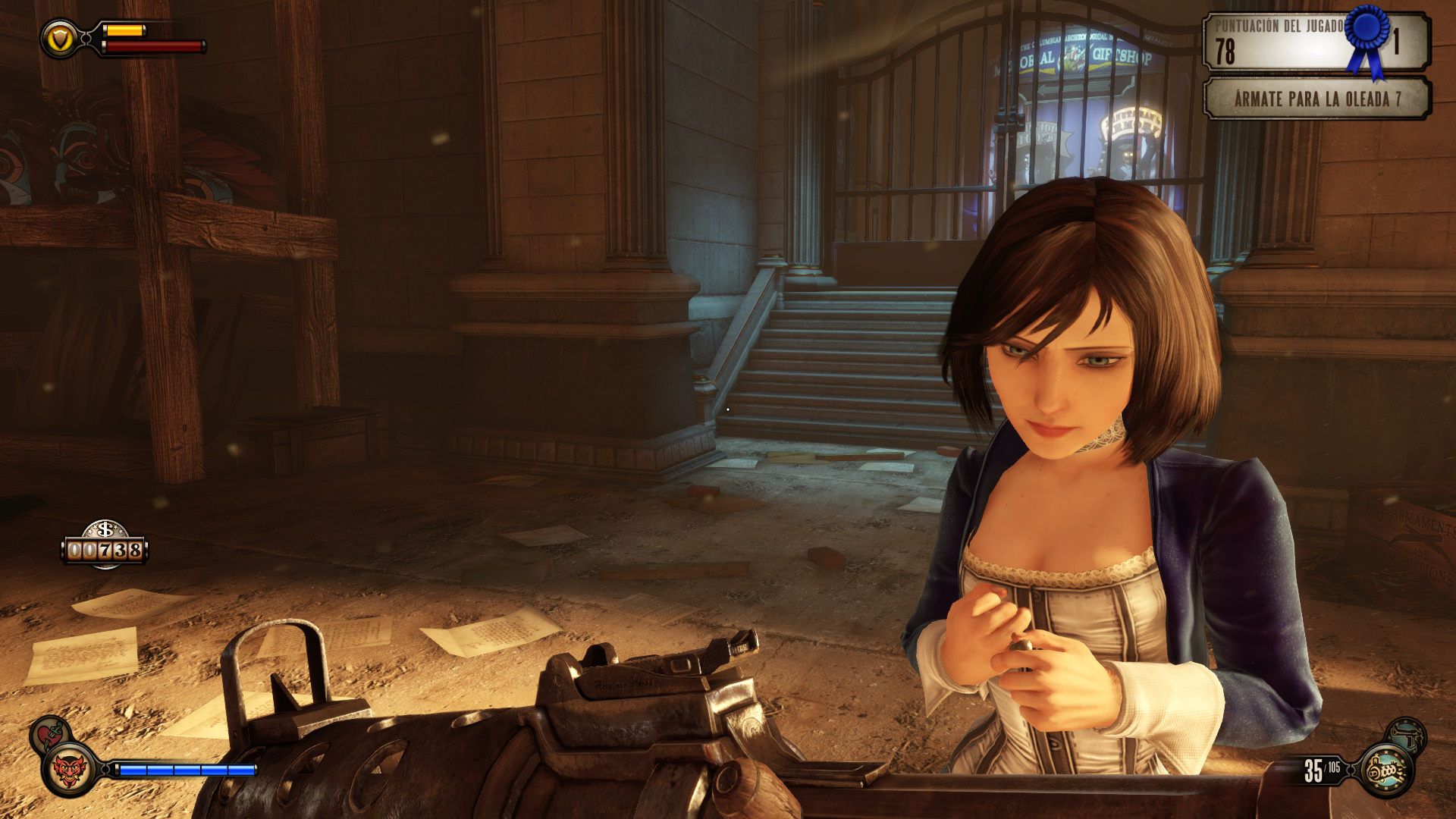Select the Devil's Kiss vigor icon
This screenshot has height=819, width=1456.
pyautogui.click(x=69, y=770)
